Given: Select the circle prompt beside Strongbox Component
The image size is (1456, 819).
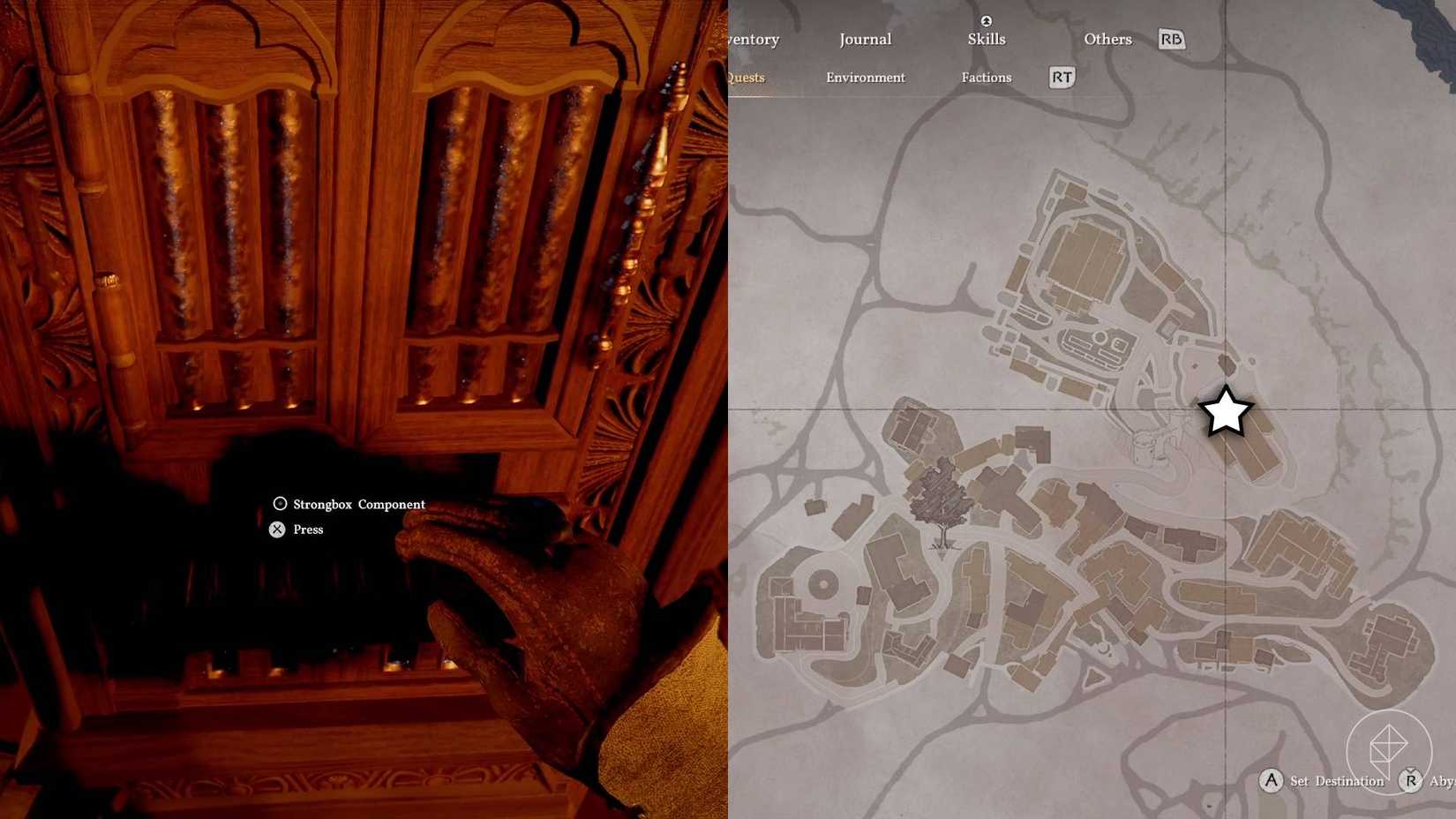Looking at the screenshot, I should point(280,503).
